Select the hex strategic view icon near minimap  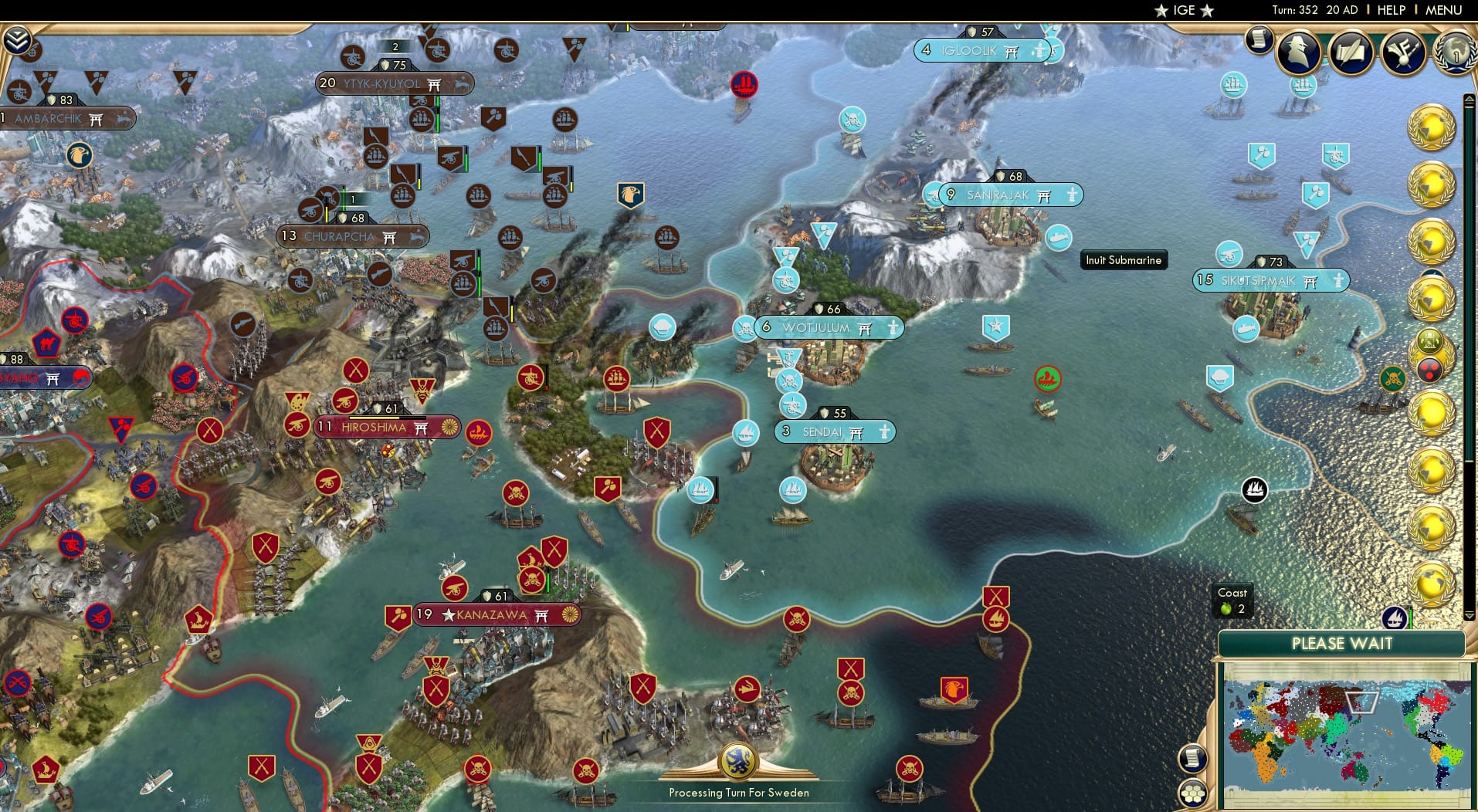point(1194,792)
